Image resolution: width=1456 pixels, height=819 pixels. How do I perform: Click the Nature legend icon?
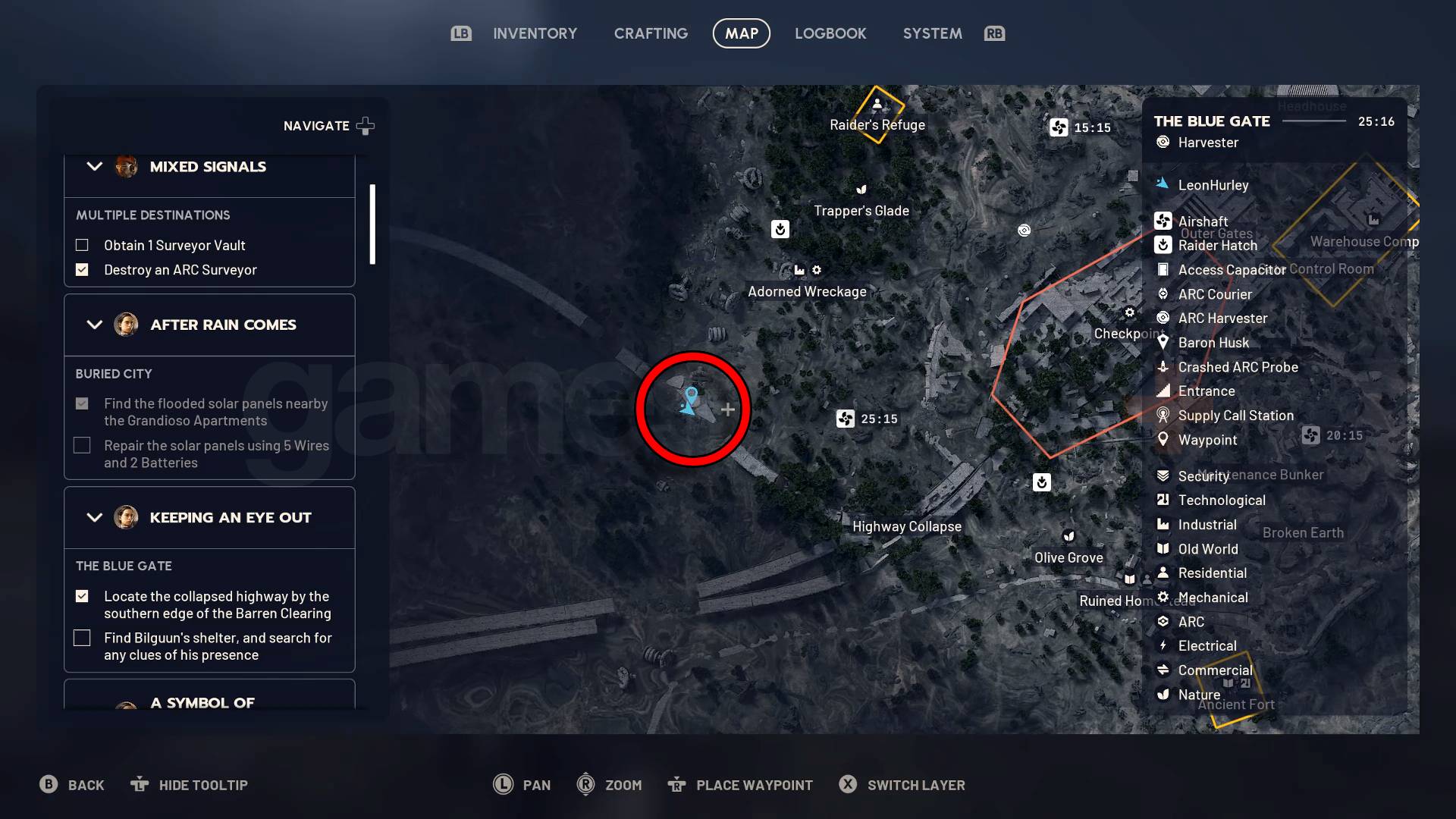(1164, 694)
